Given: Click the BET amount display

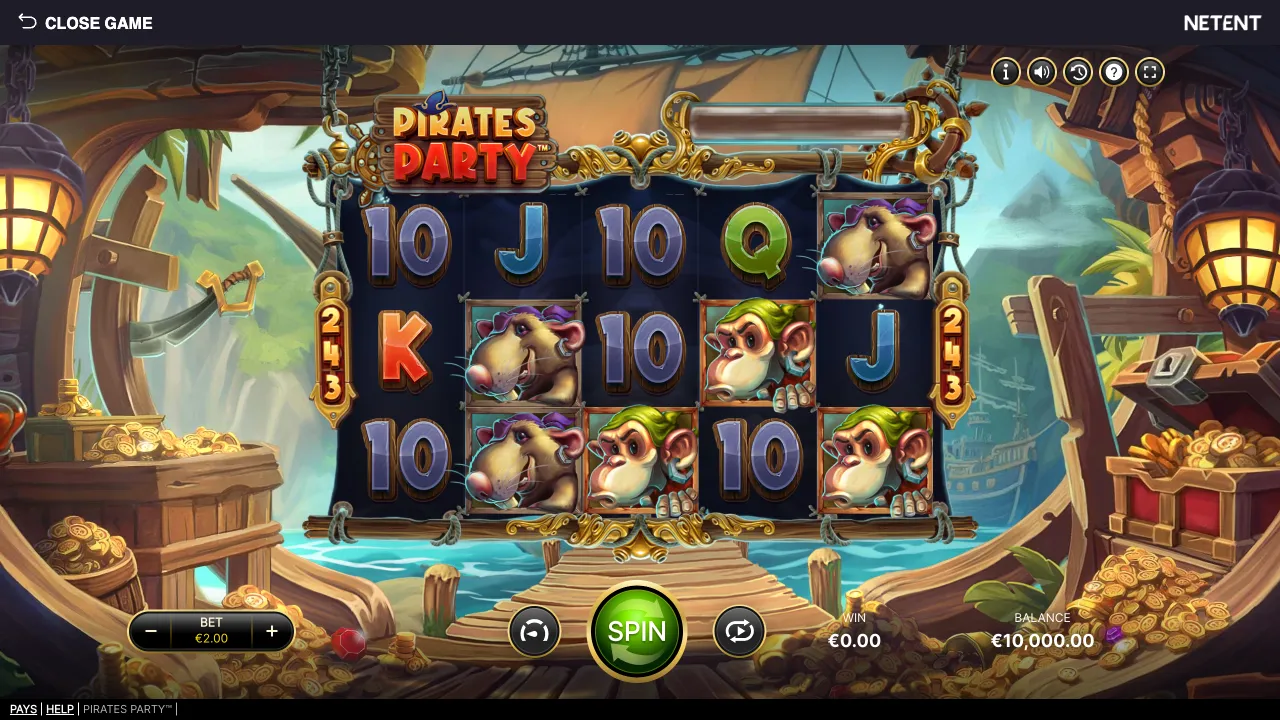Looking at the screenshot, I should coord(211,631).
